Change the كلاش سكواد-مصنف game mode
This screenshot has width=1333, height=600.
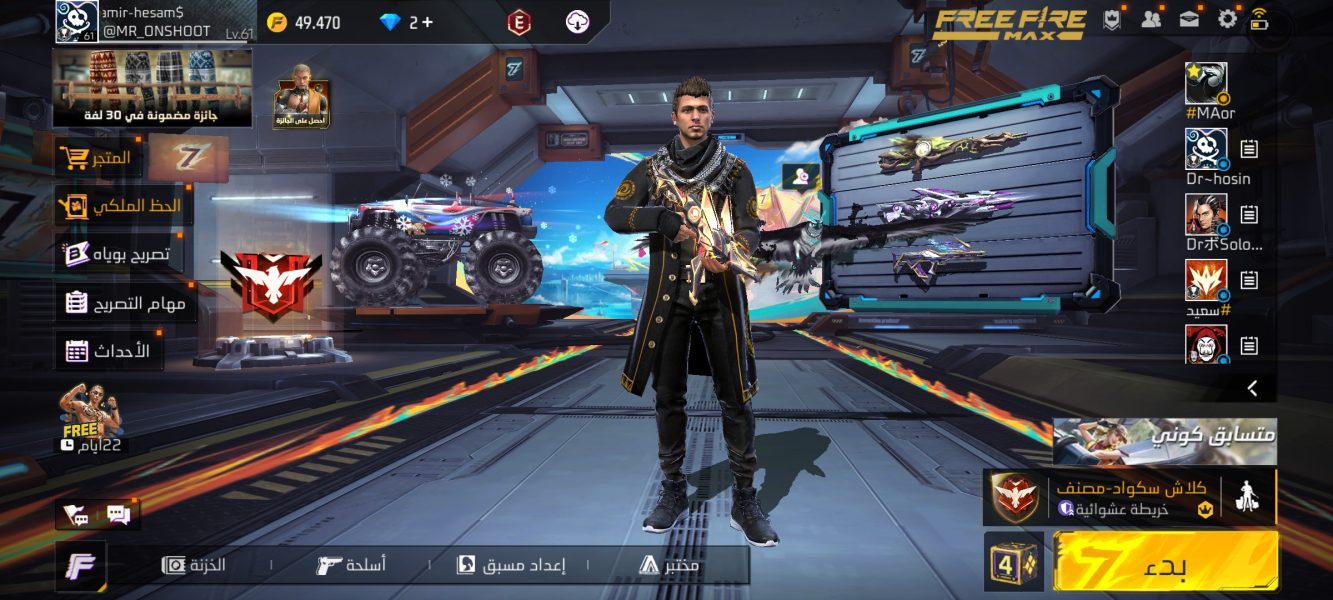pos(1130,497)
